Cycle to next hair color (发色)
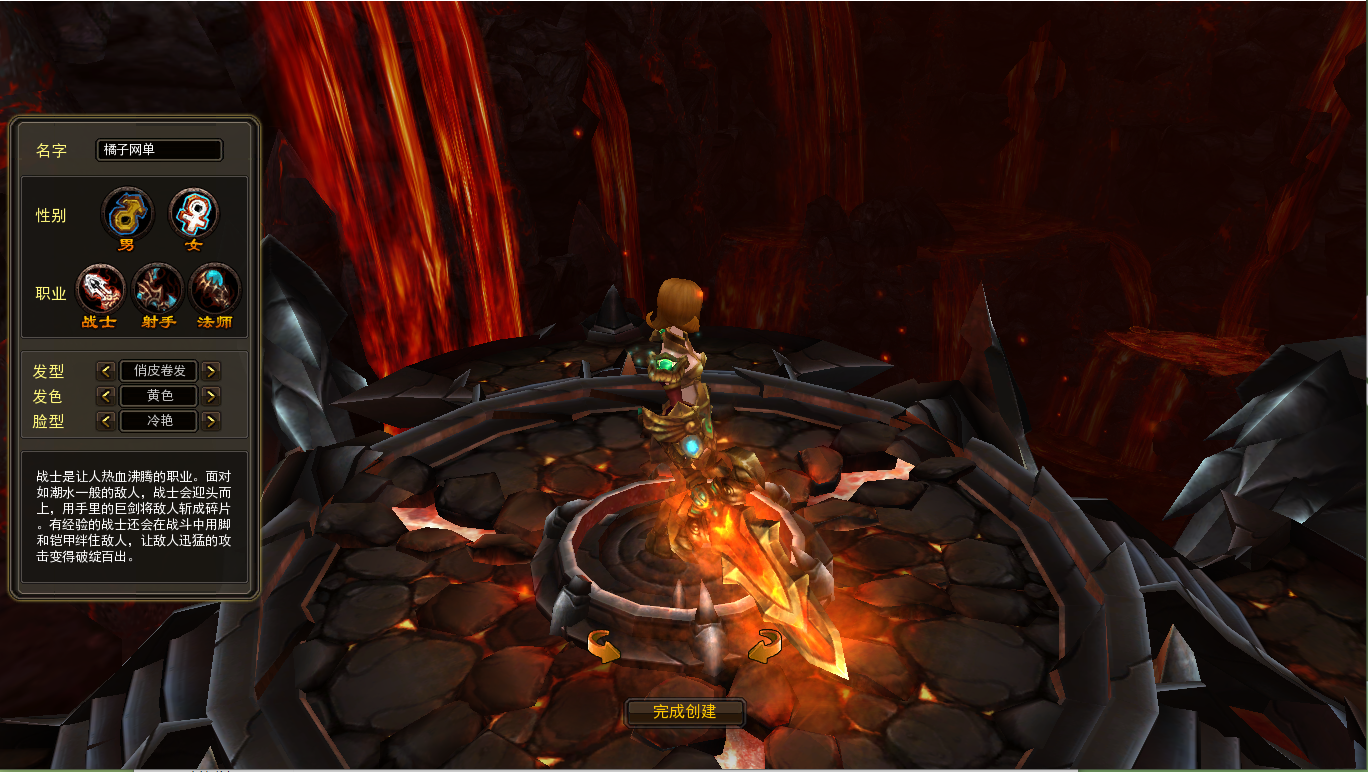Image resolution: width=1368 pixels, height=772 pixels. click(x=211, y=396)
